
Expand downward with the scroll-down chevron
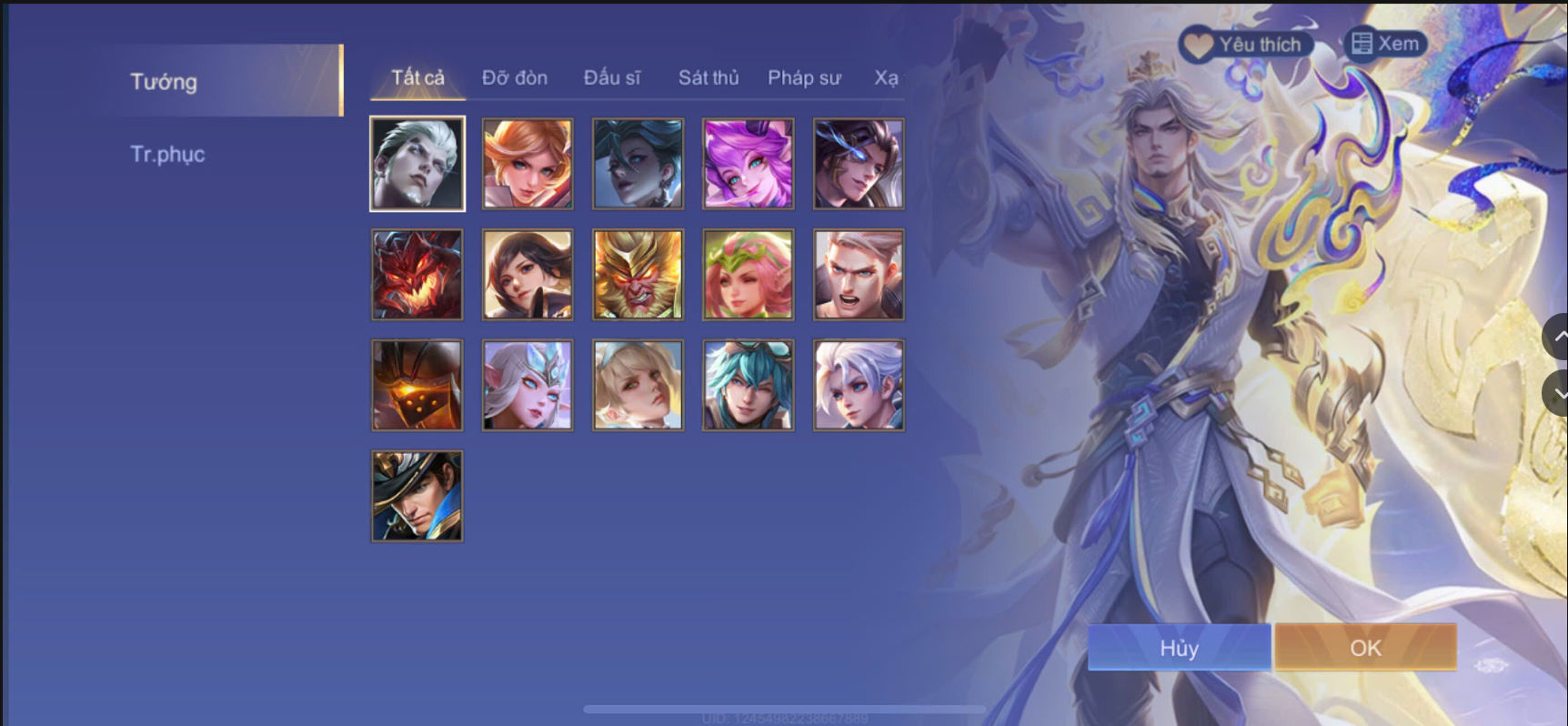point(1557,391)
